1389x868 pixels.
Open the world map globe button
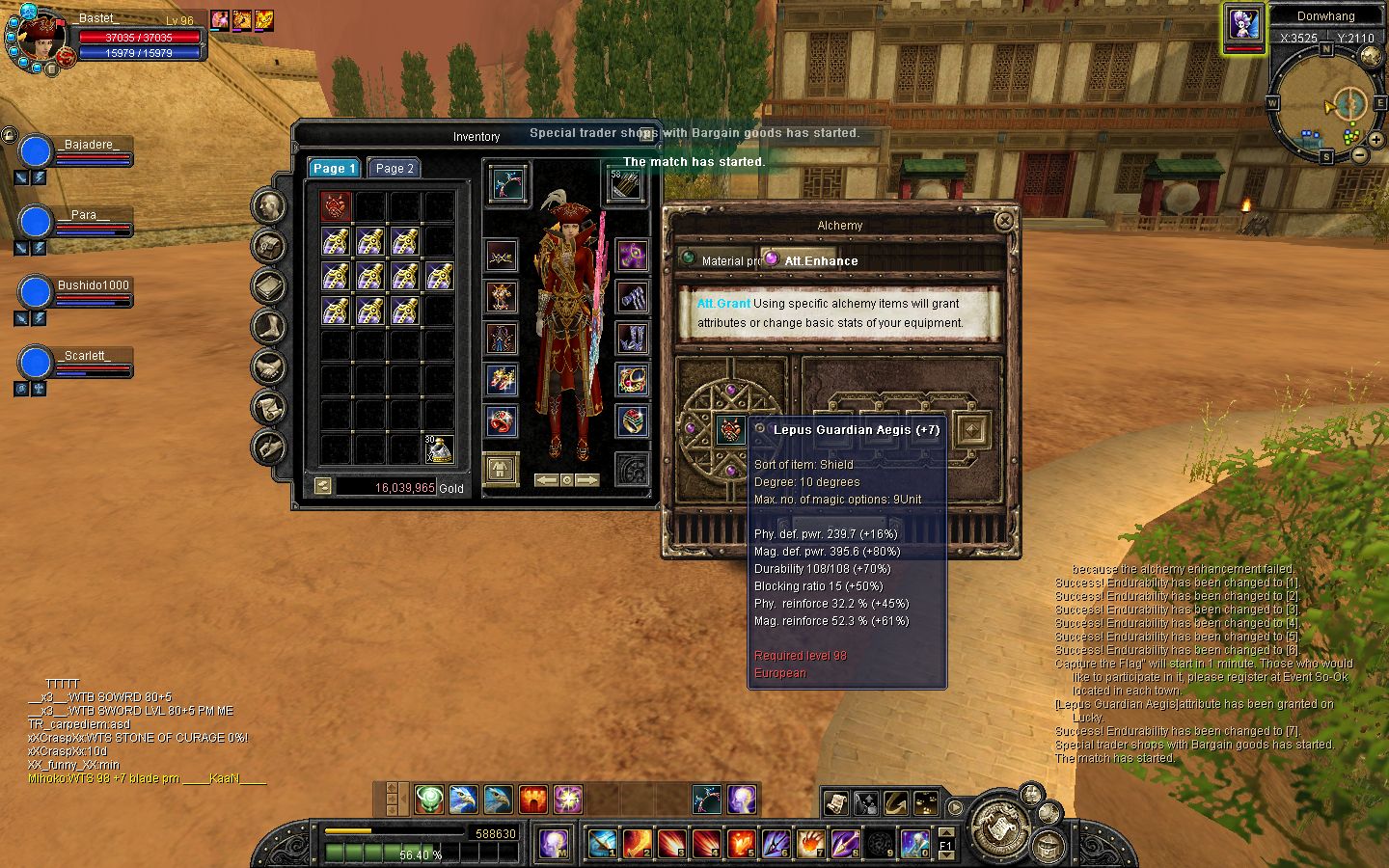click(x=1371, y=56)
